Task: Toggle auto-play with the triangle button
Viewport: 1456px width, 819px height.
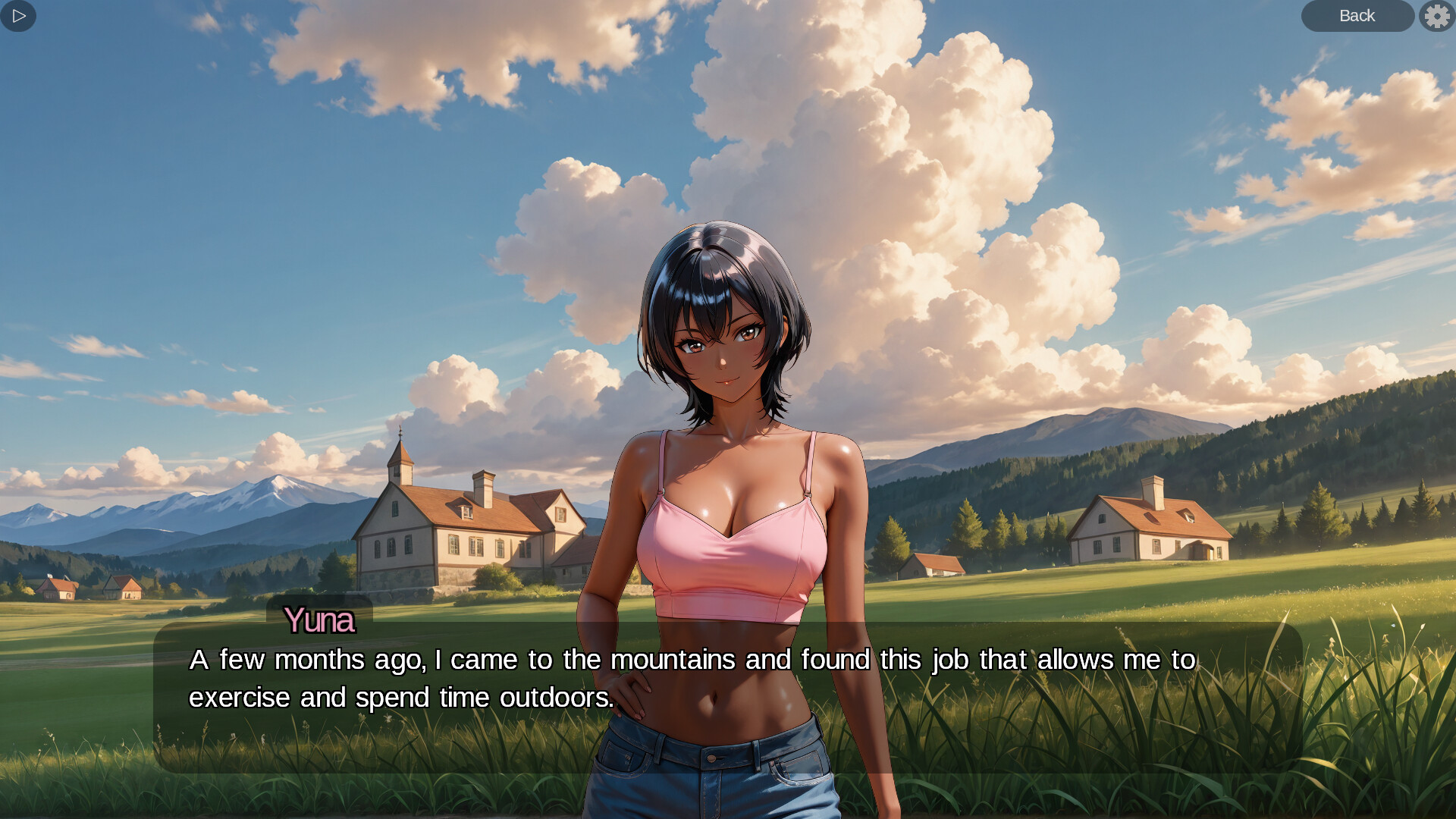Action: 18,16
